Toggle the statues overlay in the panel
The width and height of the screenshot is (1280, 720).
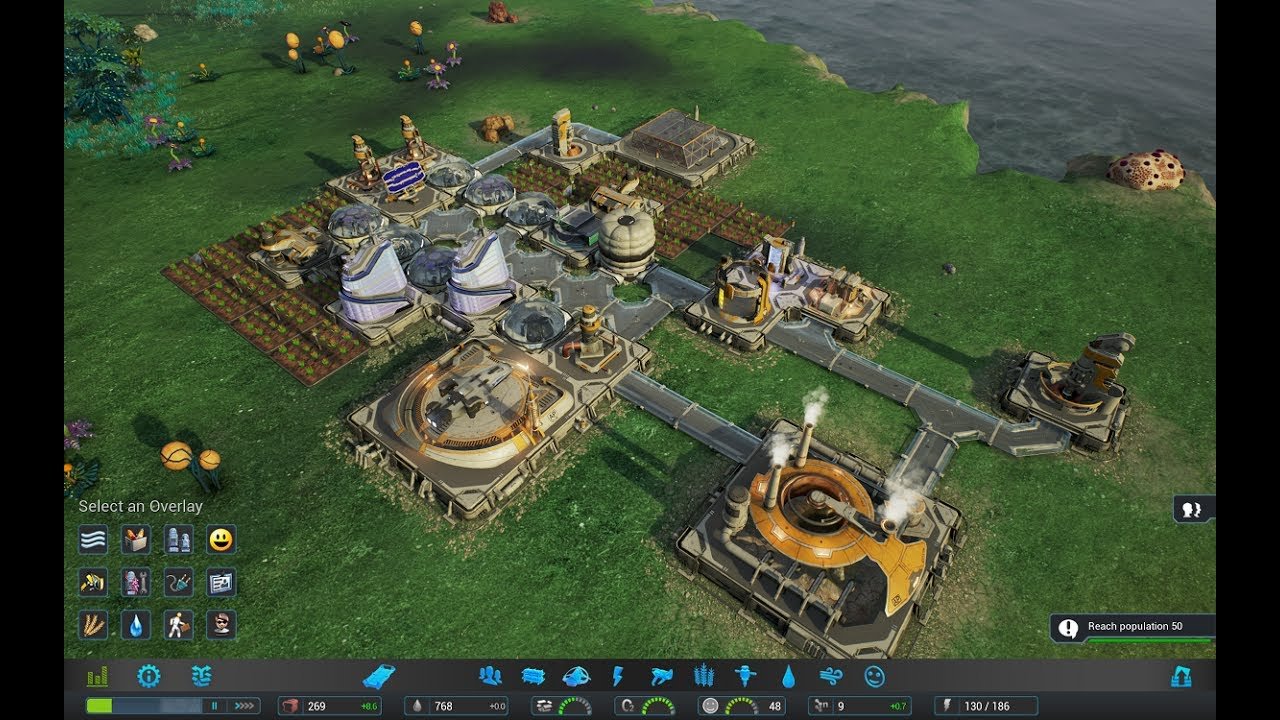point(178,538)
